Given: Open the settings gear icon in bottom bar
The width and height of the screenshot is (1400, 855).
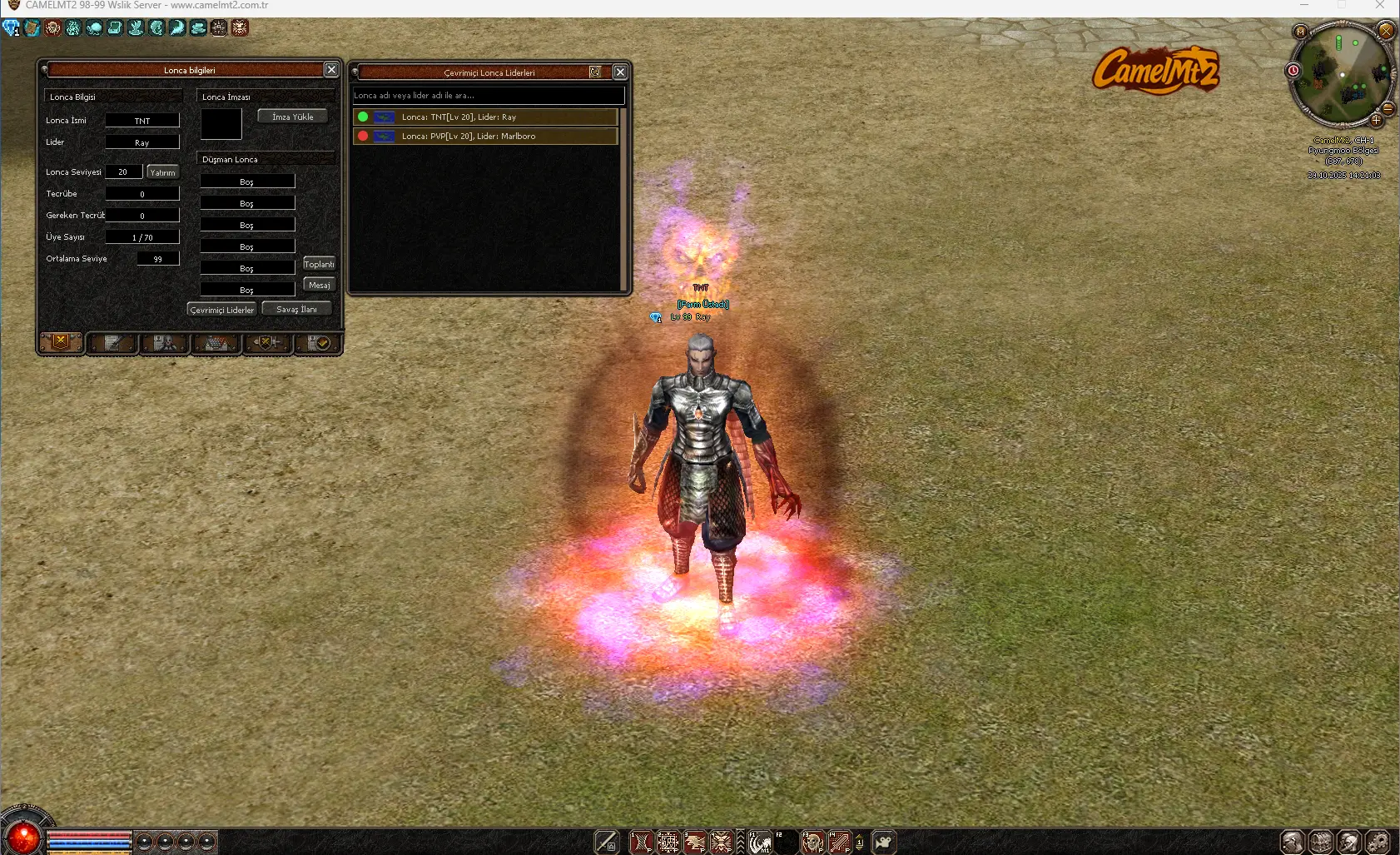Looking at the screenshot, I should [x=1378, y=843].
